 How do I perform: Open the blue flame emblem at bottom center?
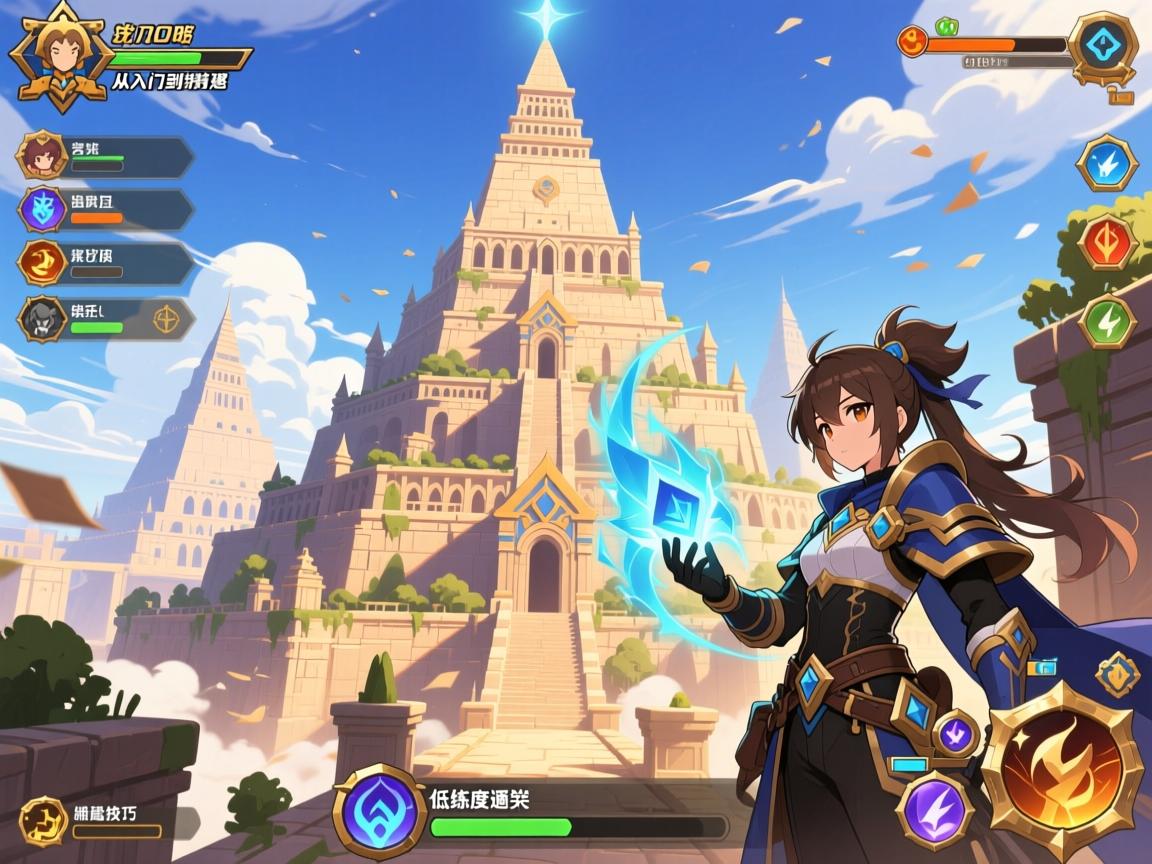click(379, 810)
